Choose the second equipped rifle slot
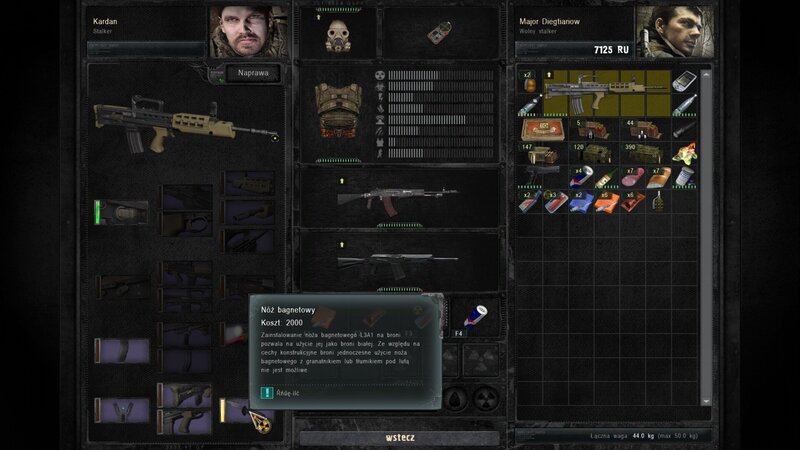The width and height of the screenshot is (800, 450). click(397, 261)
